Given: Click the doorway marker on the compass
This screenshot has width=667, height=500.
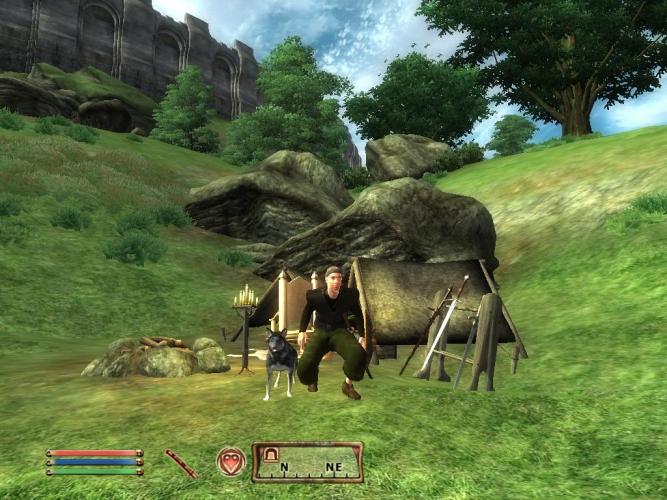Looking at the screenshot, I should click(x=268, y=456).
